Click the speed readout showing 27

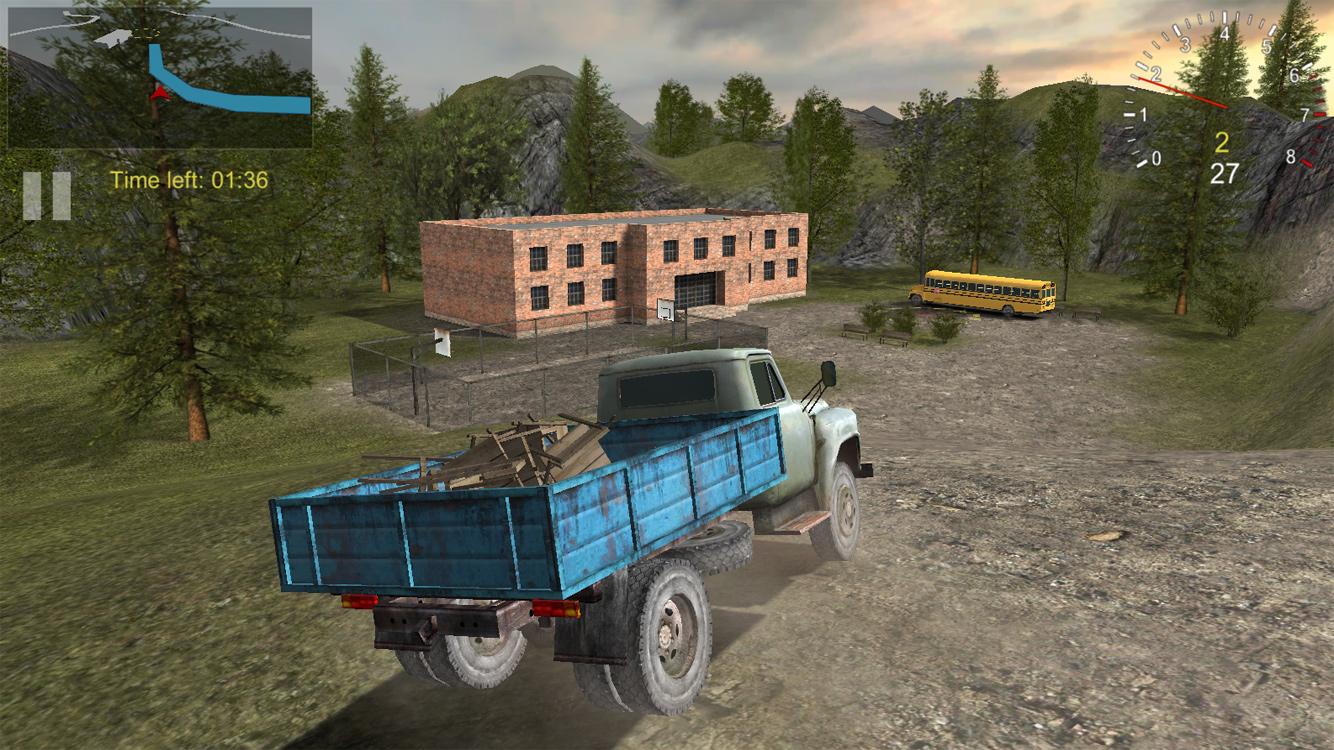(1225, 172)
